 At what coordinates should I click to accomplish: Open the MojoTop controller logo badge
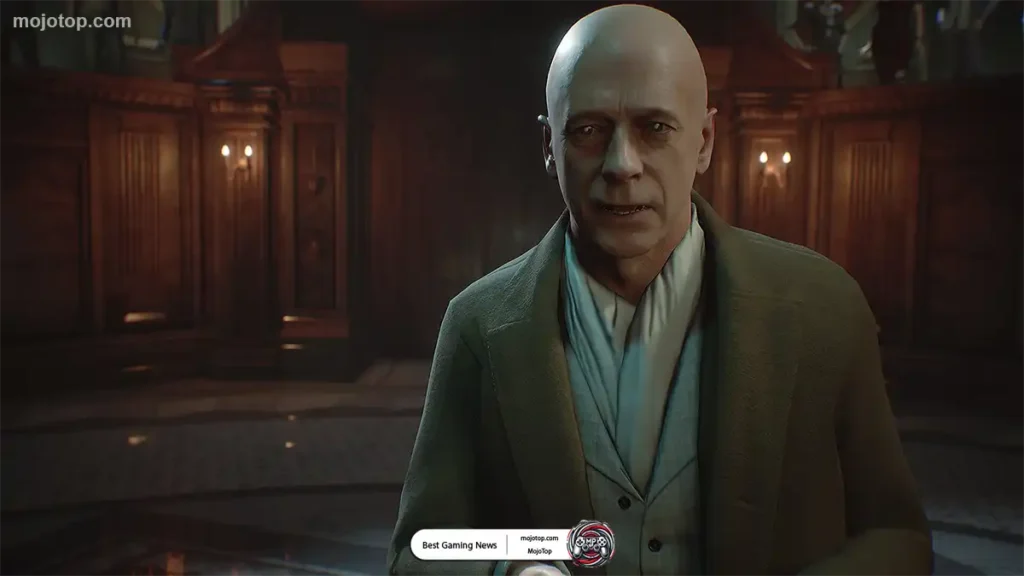coord(590,543)
